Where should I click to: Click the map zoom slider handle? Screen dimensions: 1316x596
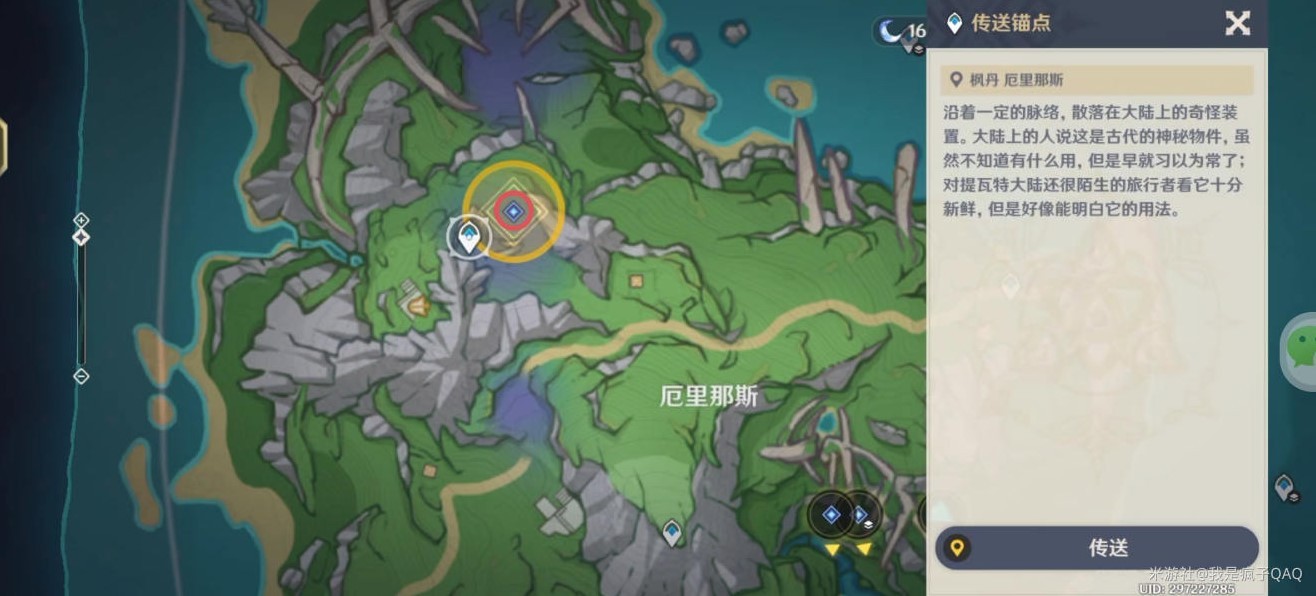(82, 237)
